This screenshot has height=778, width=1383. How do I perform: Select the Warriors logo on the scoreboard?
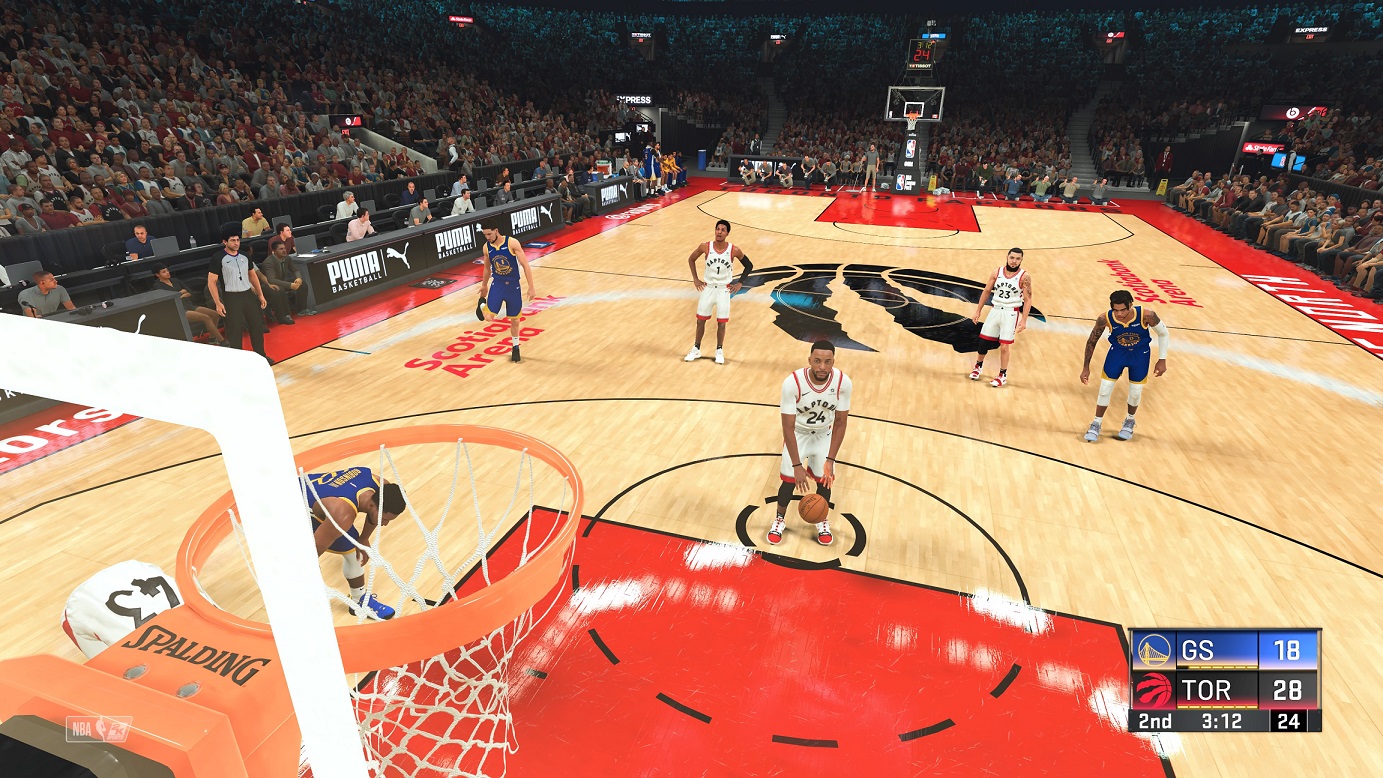pos(1154,648)
